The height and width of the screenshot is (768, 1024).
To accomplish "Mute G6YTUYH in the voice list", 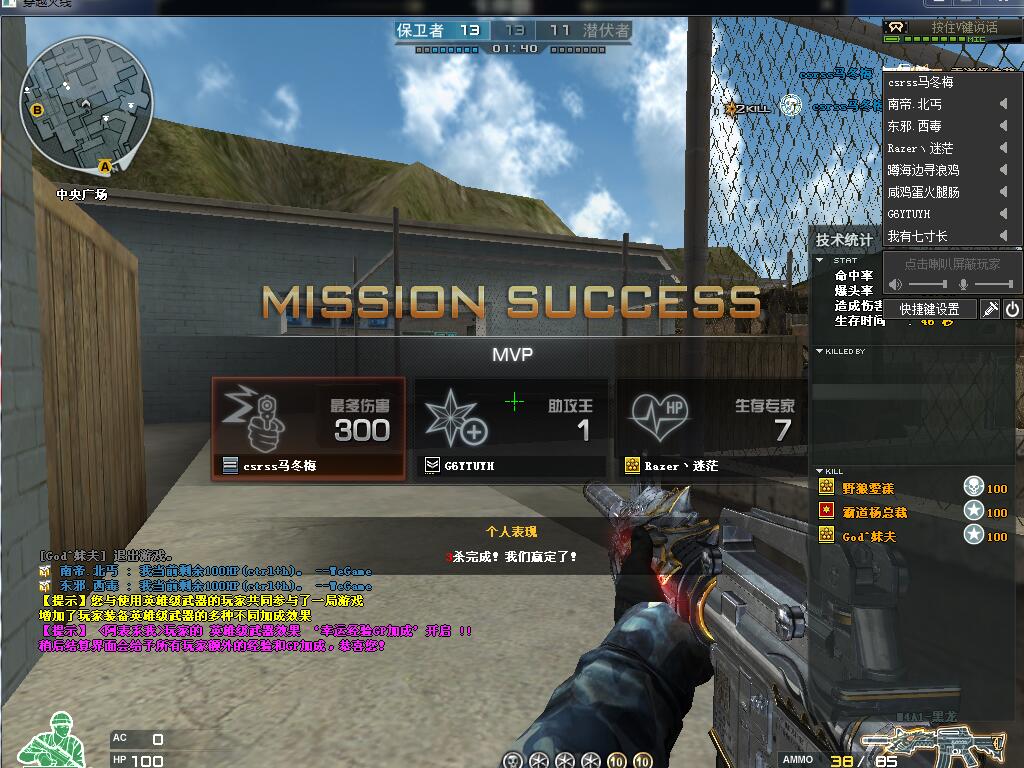I will click(1003, 214).
